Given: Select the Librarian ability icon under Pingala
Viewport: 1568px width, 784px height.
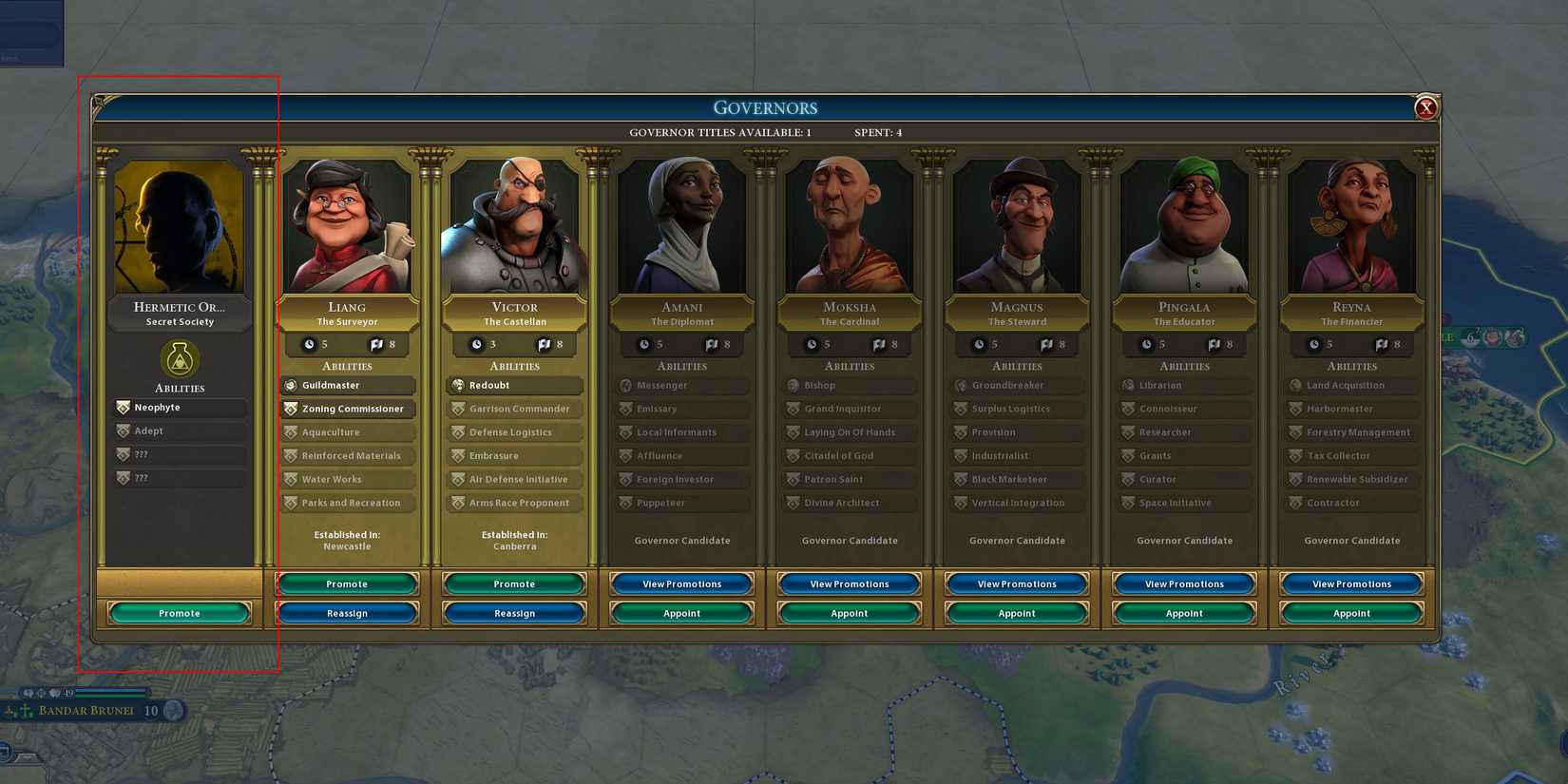Looking at the screenshot, I should tap(1127, 385).
